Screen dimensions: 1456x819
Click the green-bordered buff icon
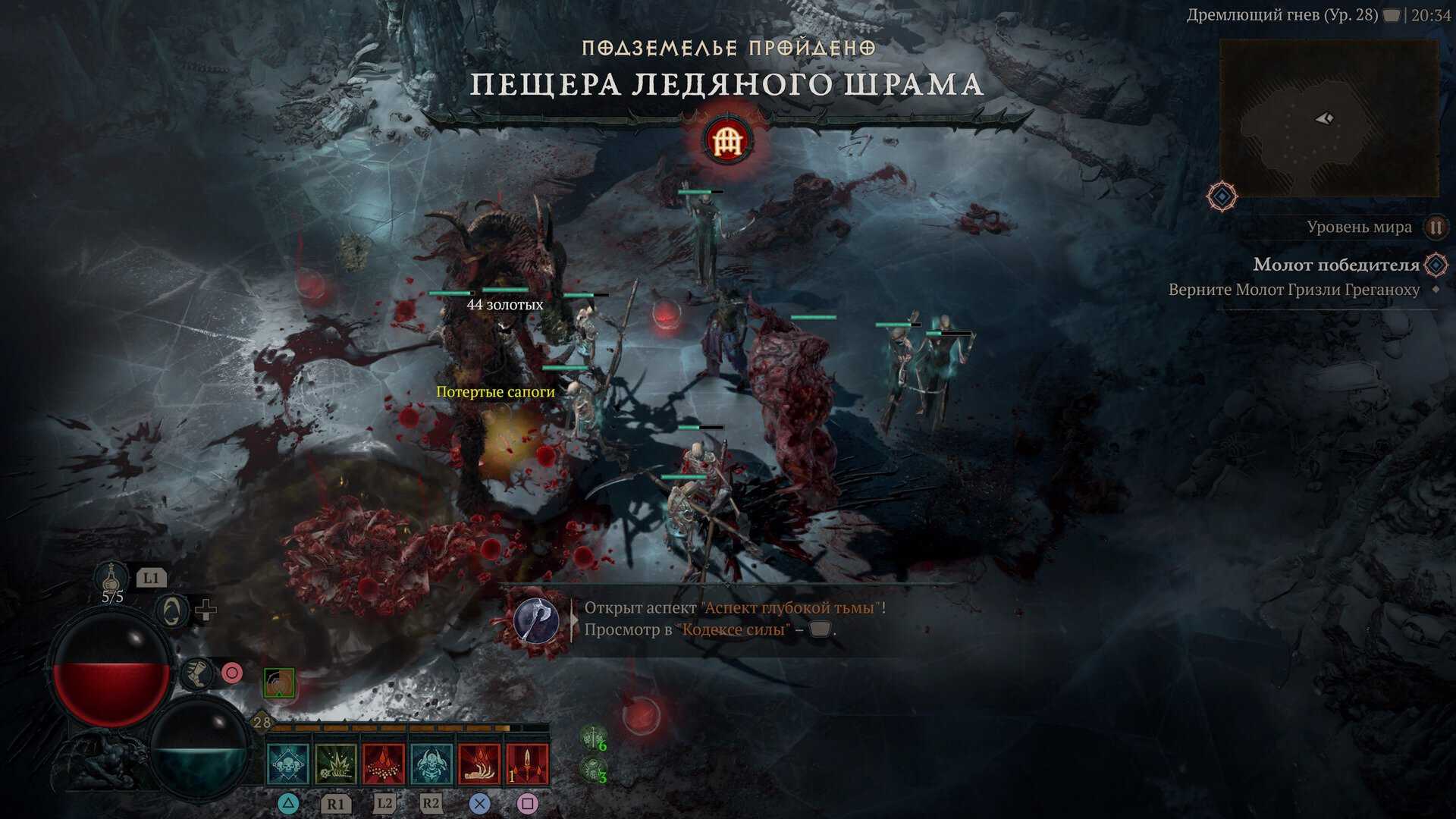[279, 683]
